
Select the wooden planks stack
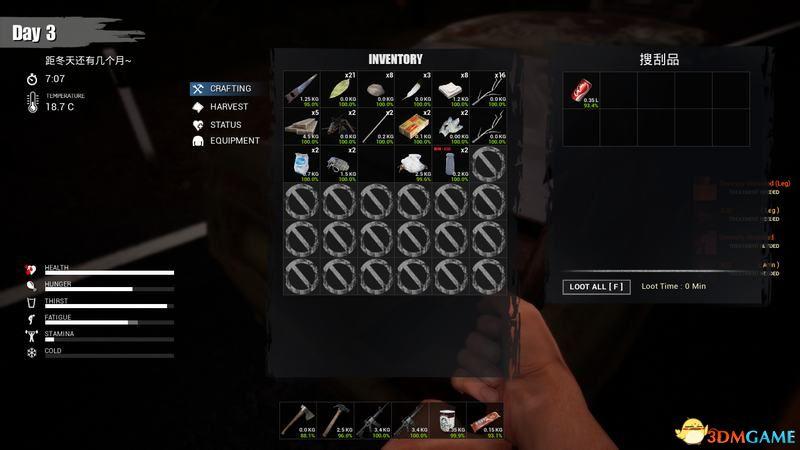(x=303, y=127)
